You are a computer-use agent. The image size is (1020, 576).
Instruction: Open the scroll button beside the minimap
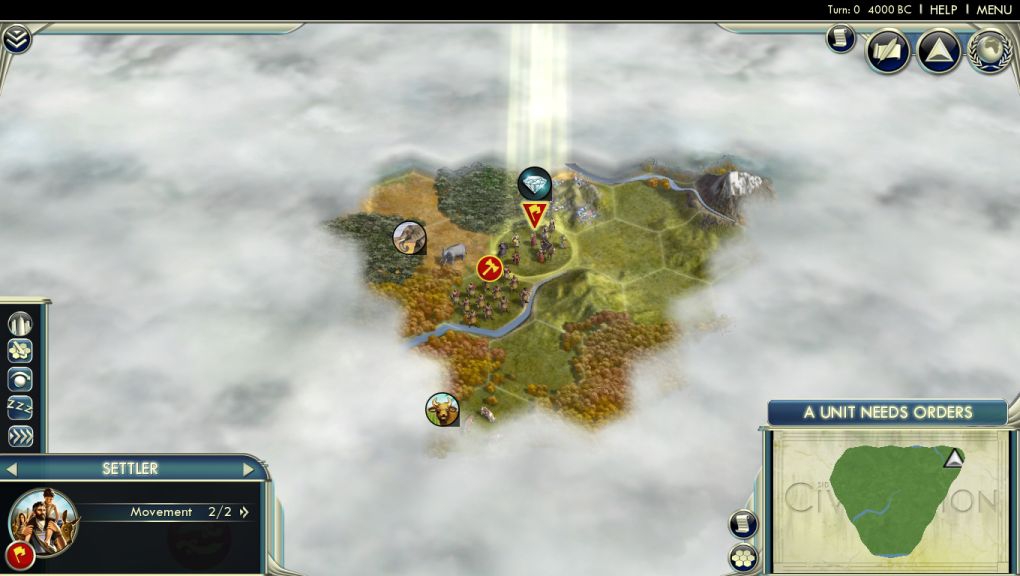coord(743,523)
